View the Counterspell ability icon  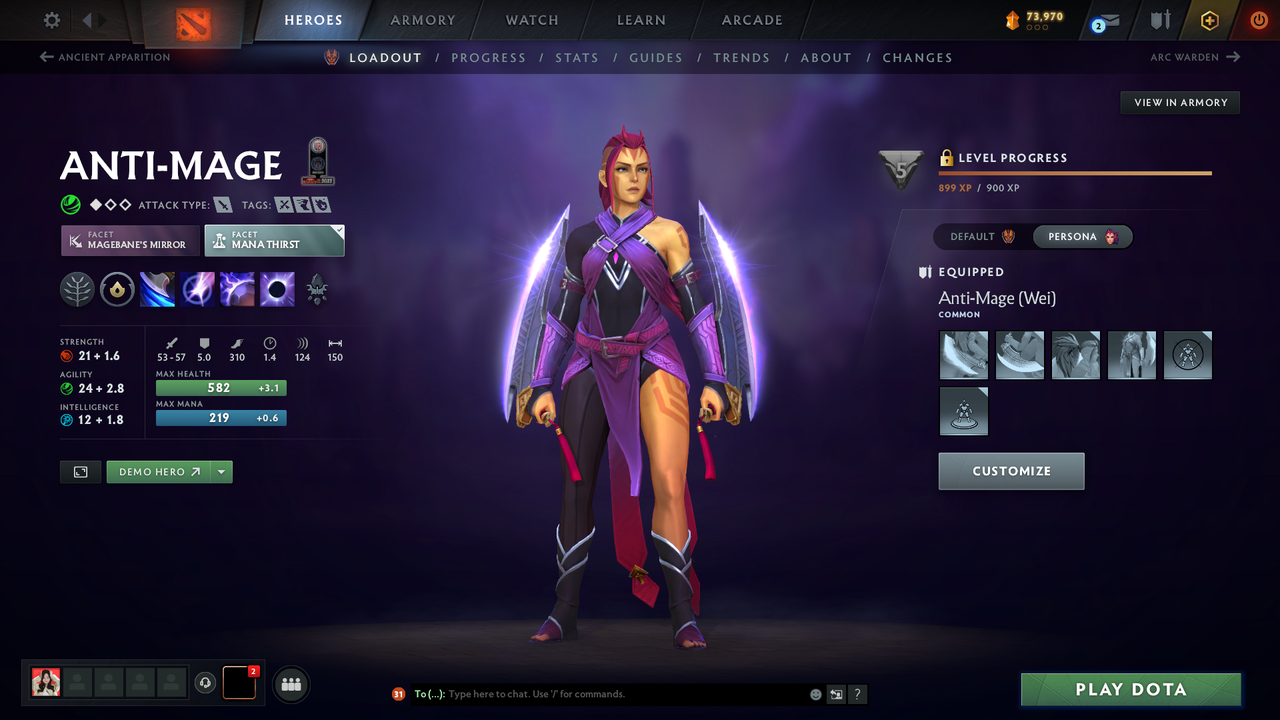[x=237, y=290]
